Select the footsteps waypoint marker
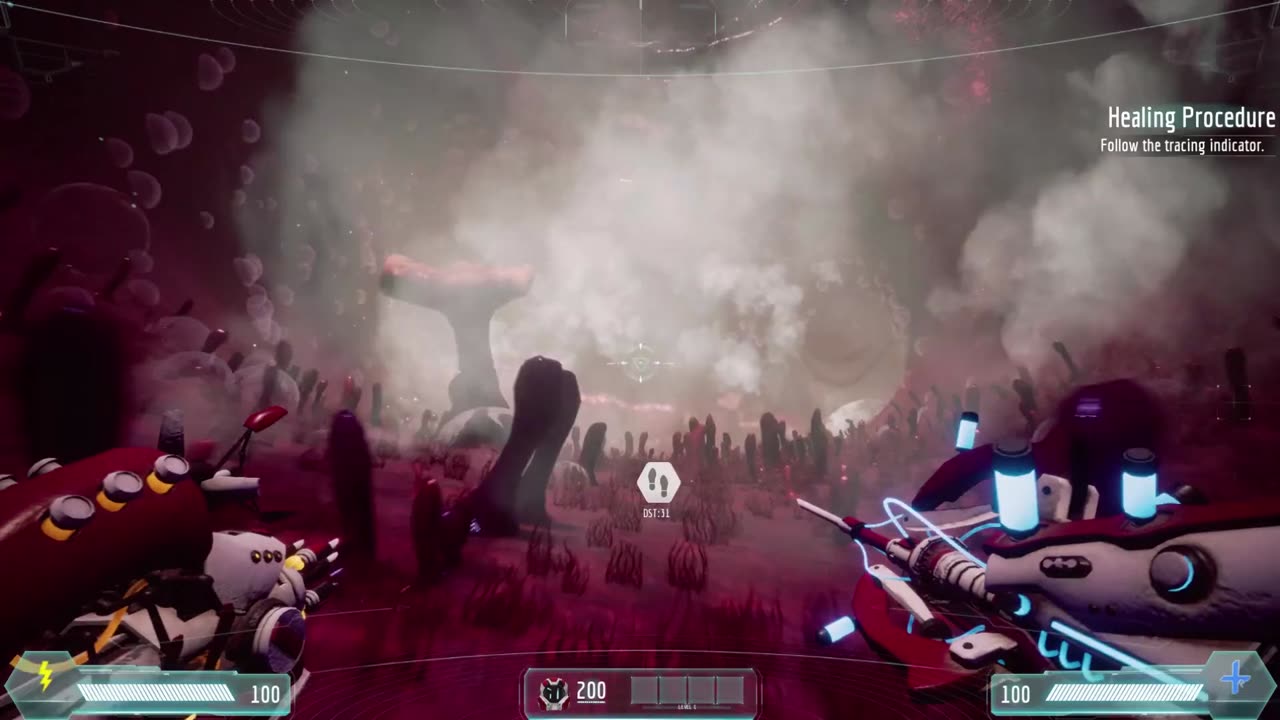Viewport: 1280px width, 720px height. [658, 484]
